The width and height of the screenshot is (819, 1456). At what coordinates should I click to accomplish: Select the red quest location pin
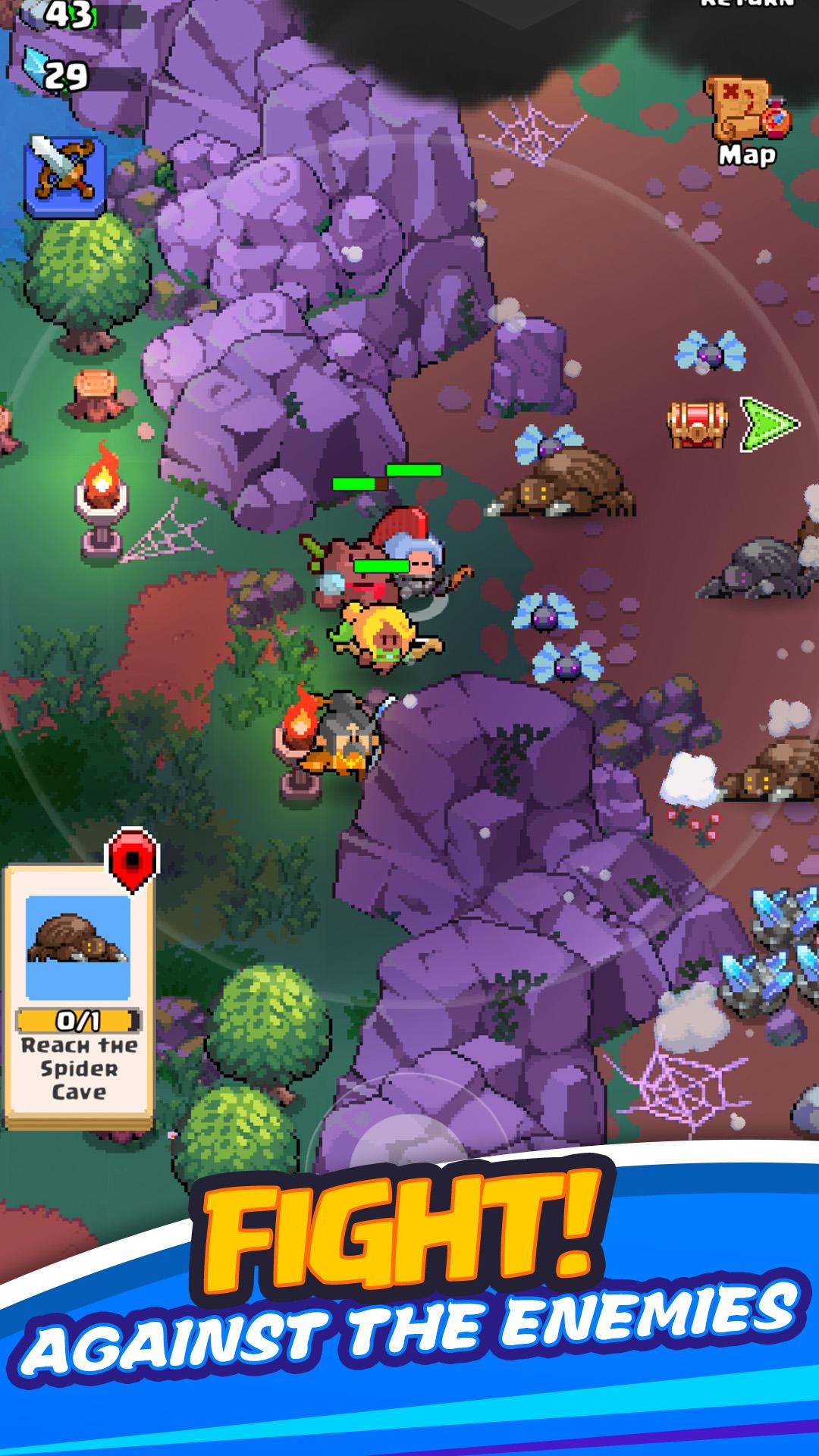point(132,859)
